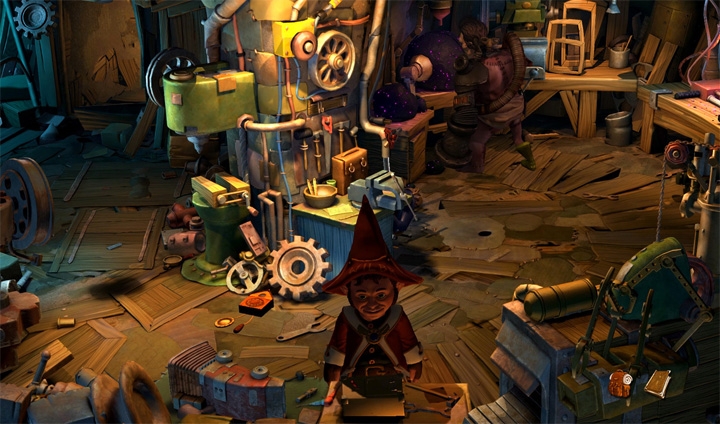Open the backpack inventory icon

(x=621, y=382)
